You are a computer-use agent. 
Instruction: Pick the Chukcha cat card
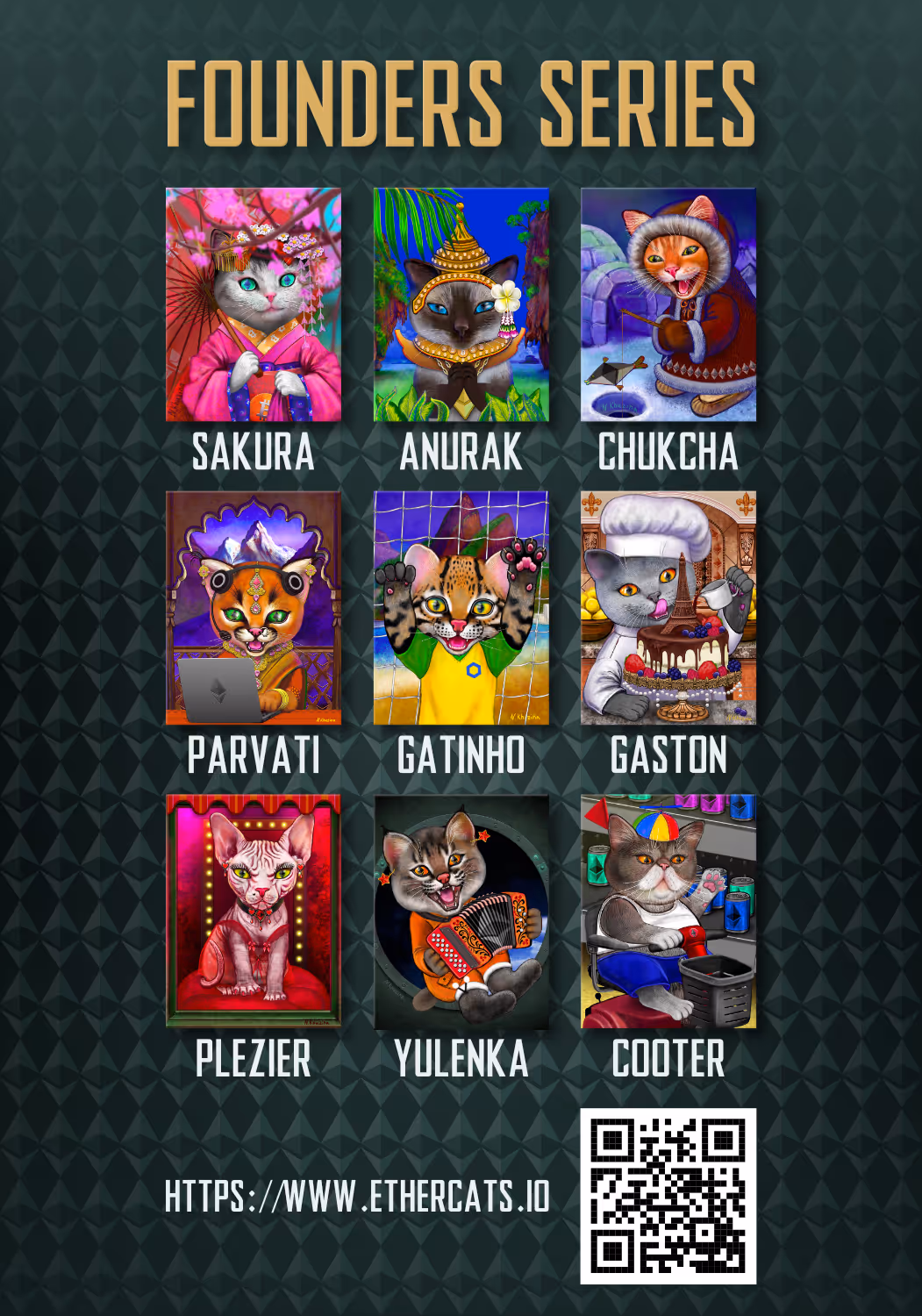[x=668, y=304]
